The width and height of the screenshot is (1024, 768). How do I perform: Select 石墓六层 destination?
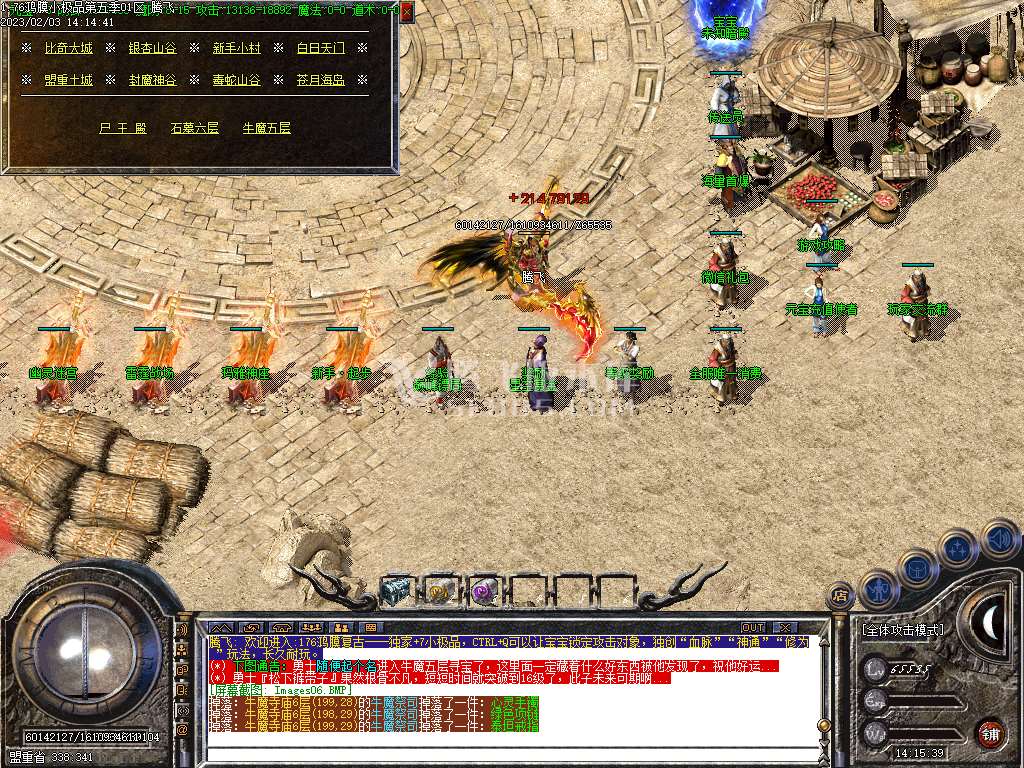194,128
